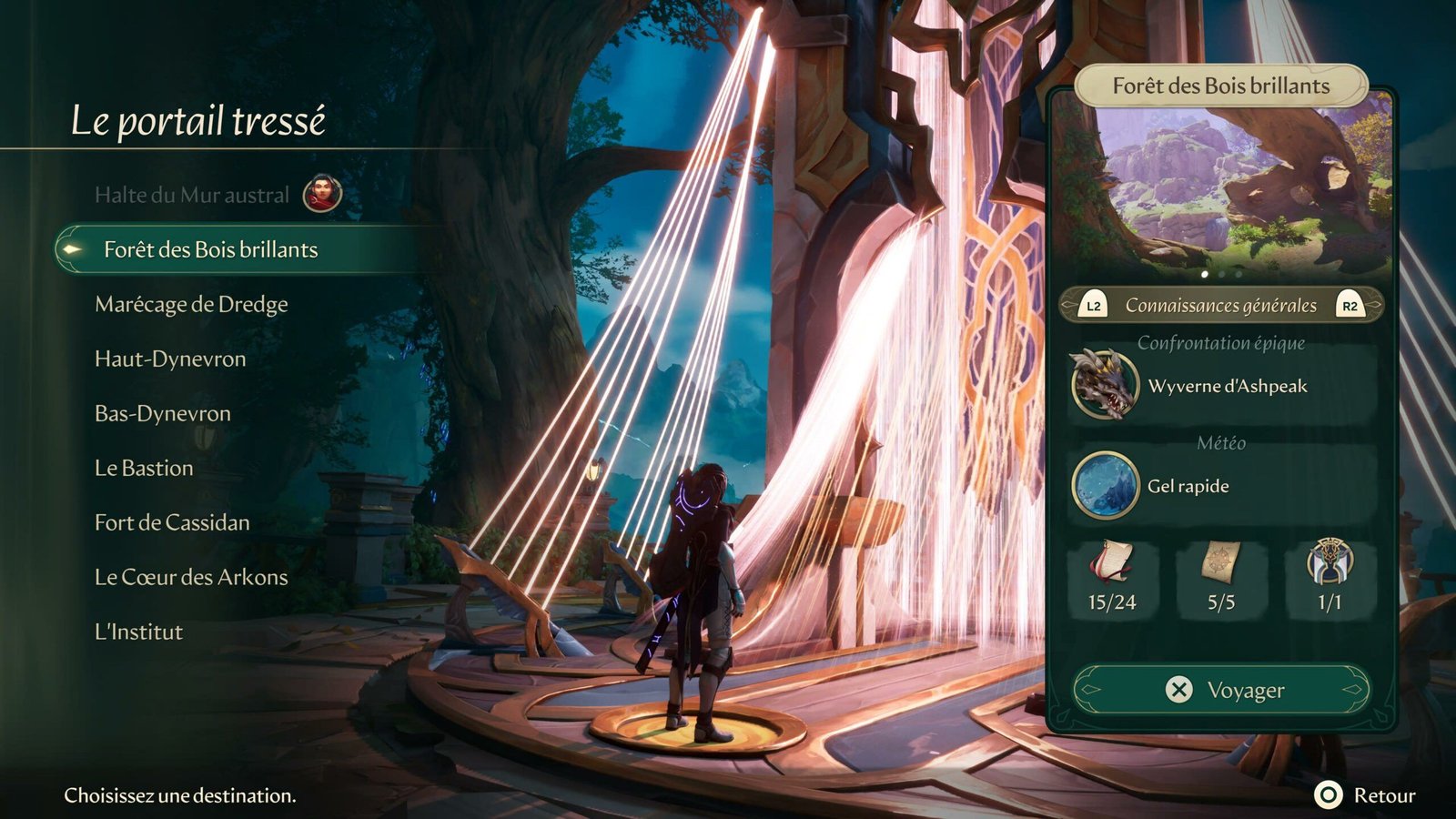Select L'Institut destination
Screen dimensions: 1456x819
point(138,632)
